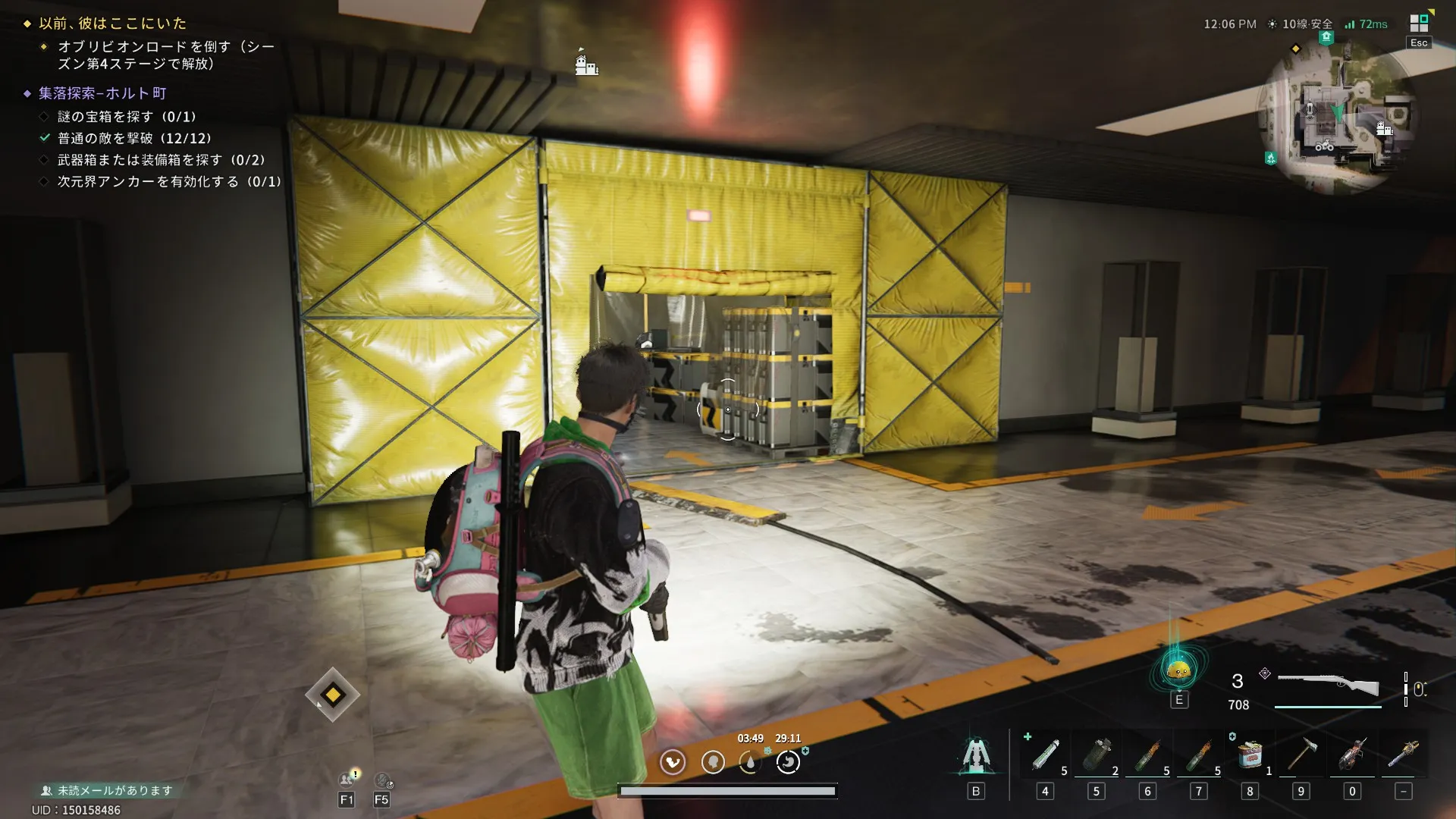Open the team members icon
The image size is (1456, 819).
click(347, 779)
